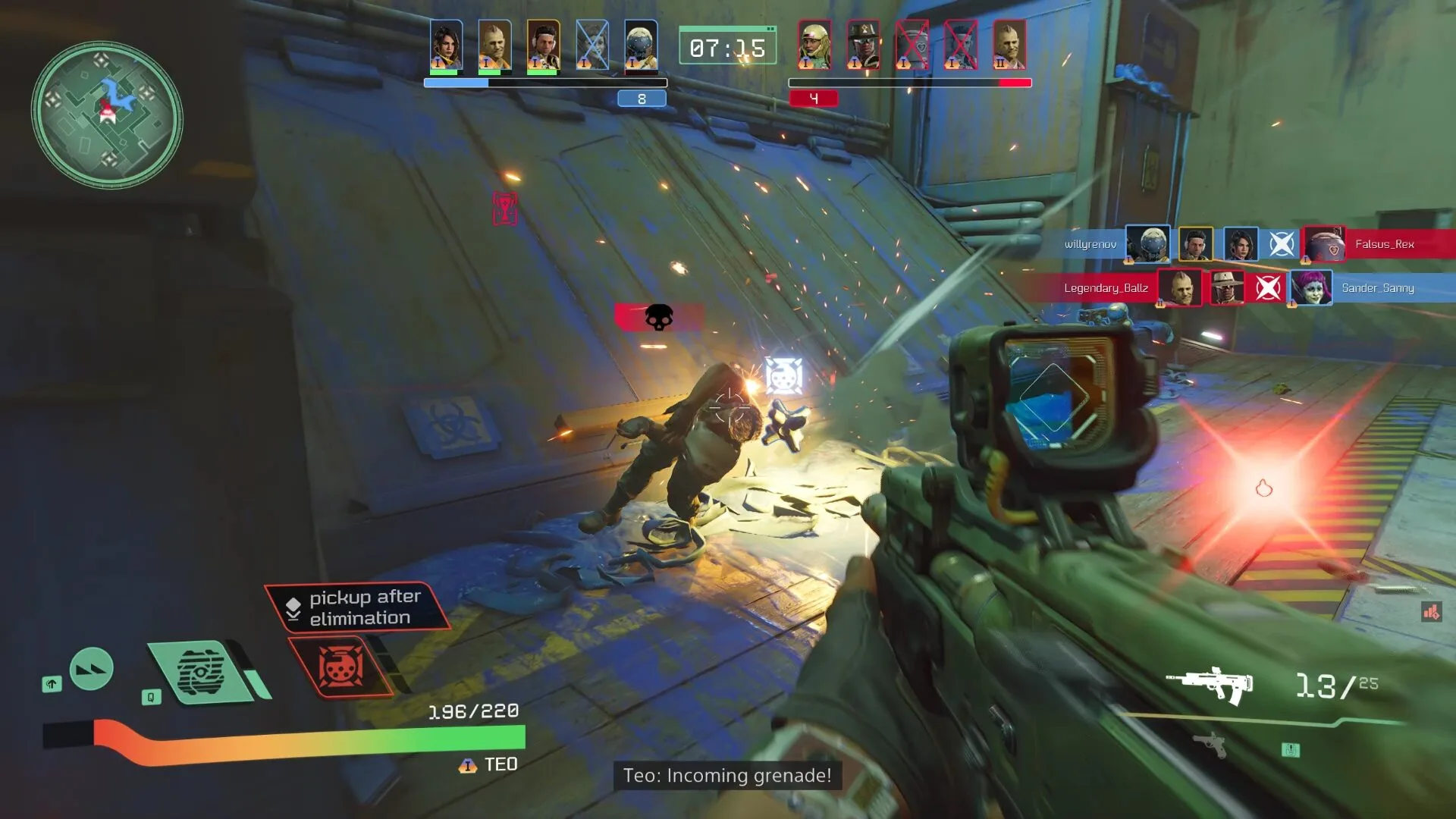The height and width of the screenshot is (819, 1456).
Task: Select the red ultimate ability icon
Action: coord(340,667)
